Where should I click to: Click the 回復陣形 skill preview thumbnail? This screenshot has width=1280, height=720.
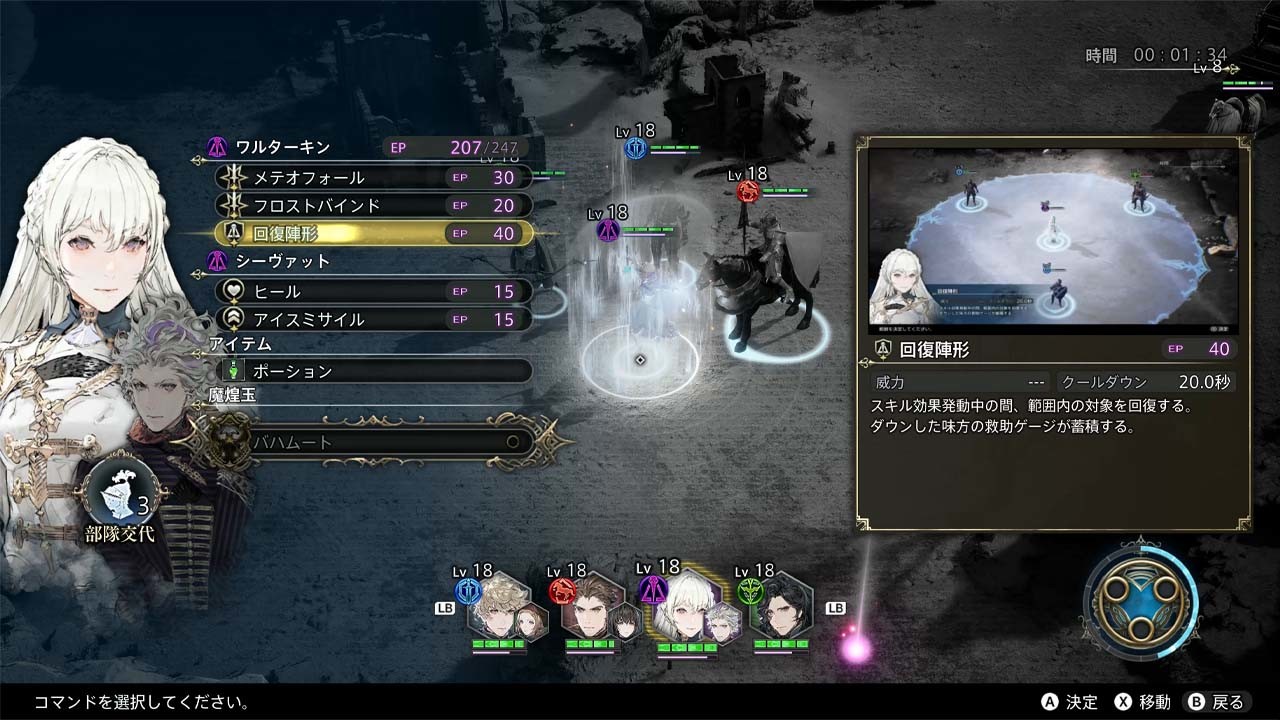coord(1053,241)
